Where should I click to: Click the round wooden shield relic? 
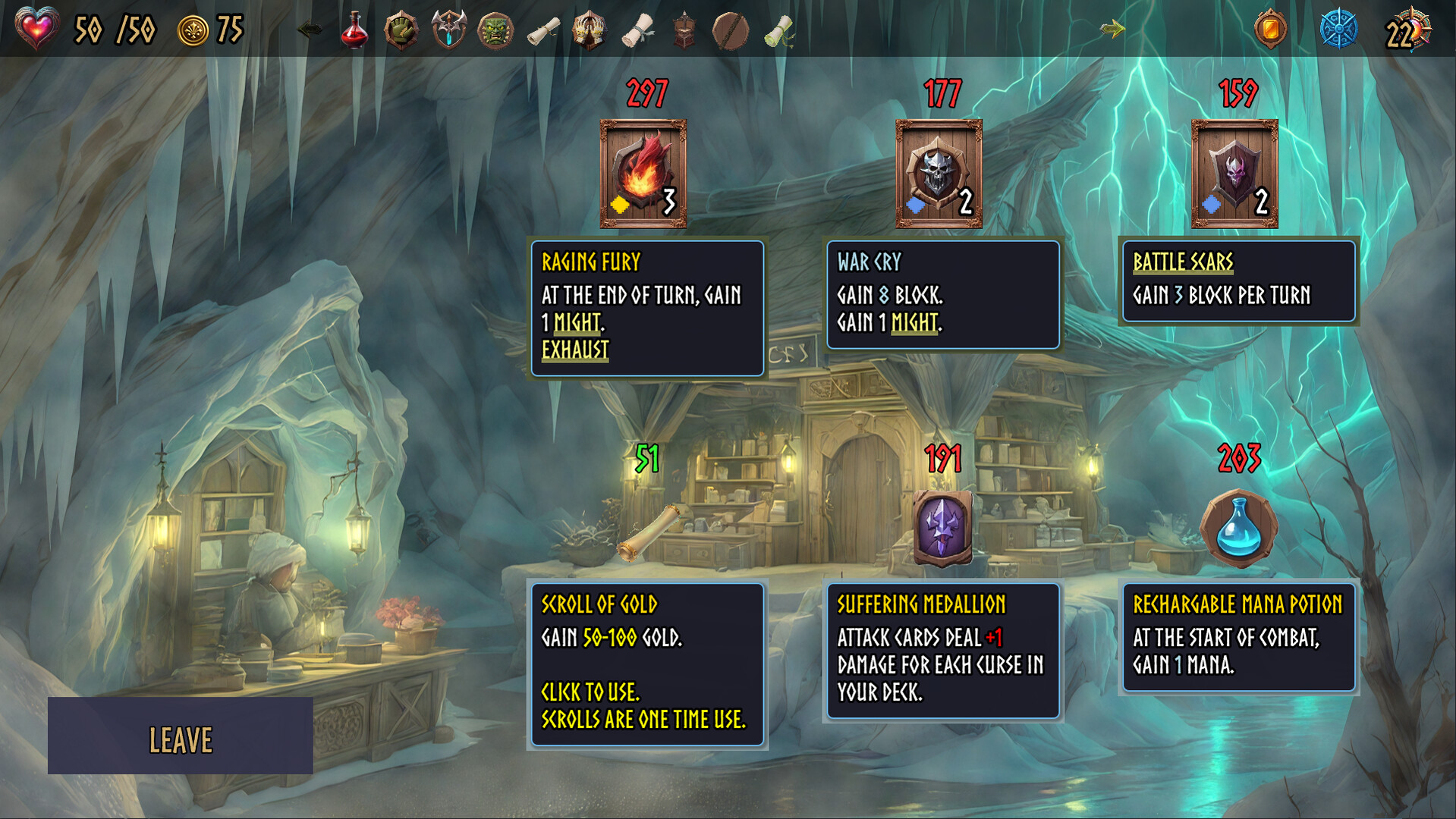(x=731, y=30)
